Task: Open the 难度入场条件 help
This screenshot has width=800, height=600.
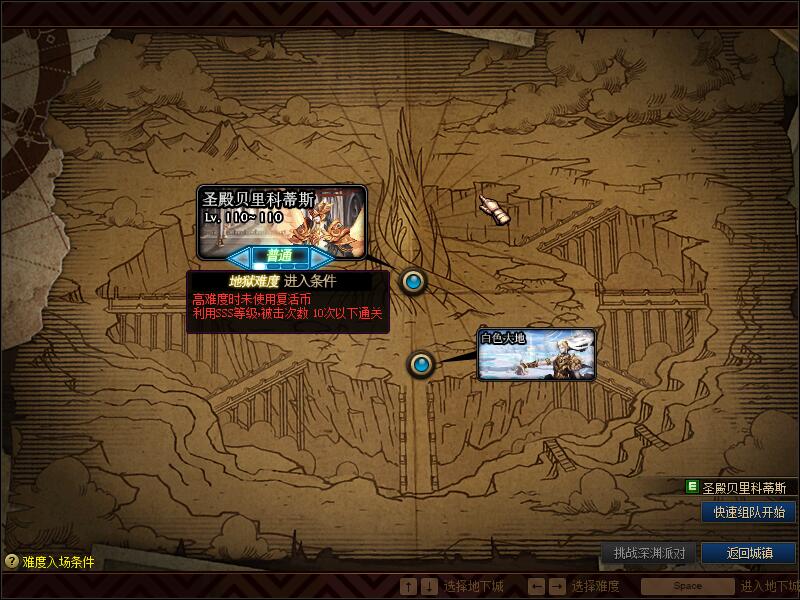Action: pos(50,562)
